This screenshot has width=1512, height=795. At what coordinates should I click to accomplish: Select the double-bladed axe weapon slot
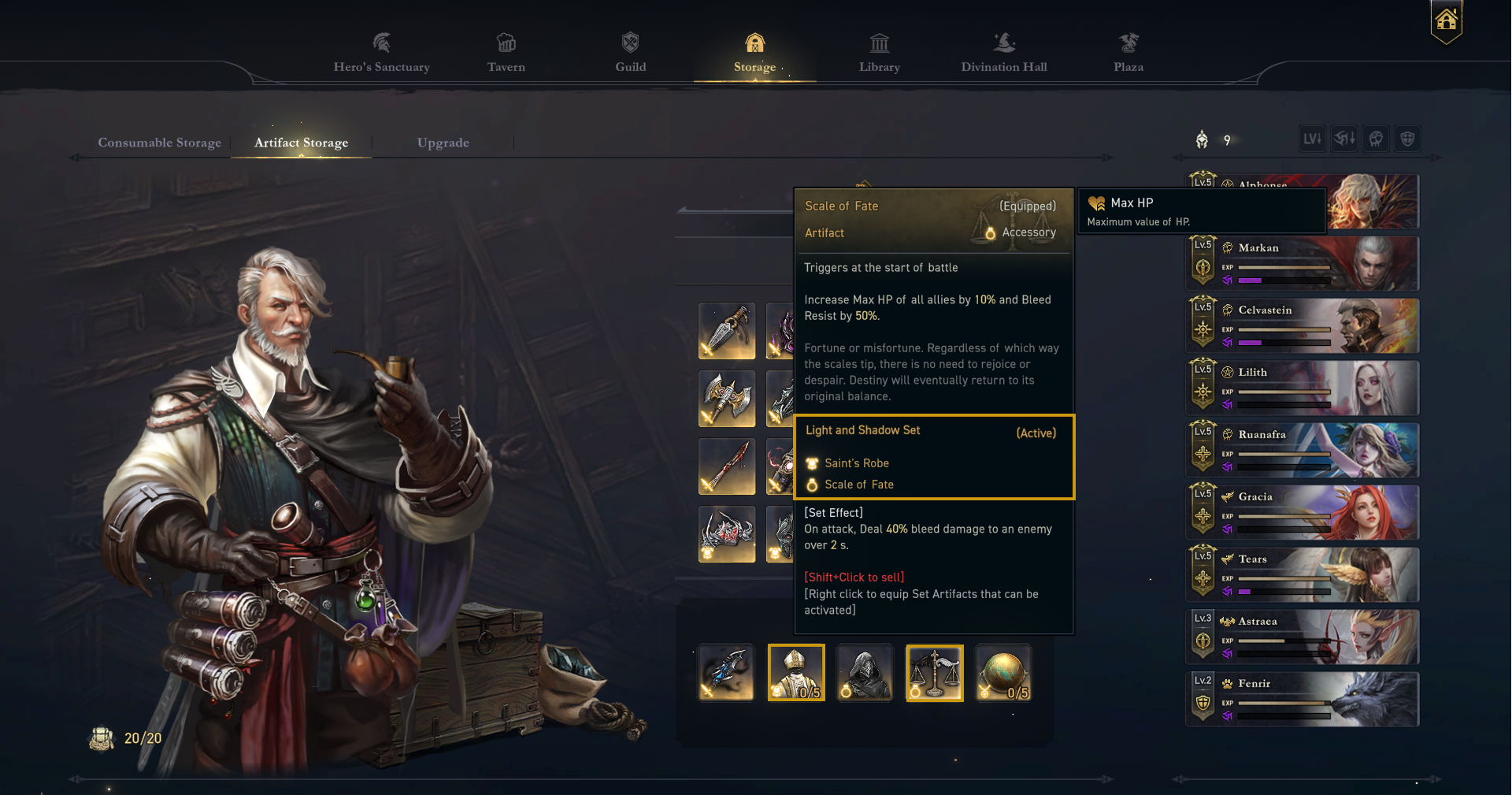(726, 399)
